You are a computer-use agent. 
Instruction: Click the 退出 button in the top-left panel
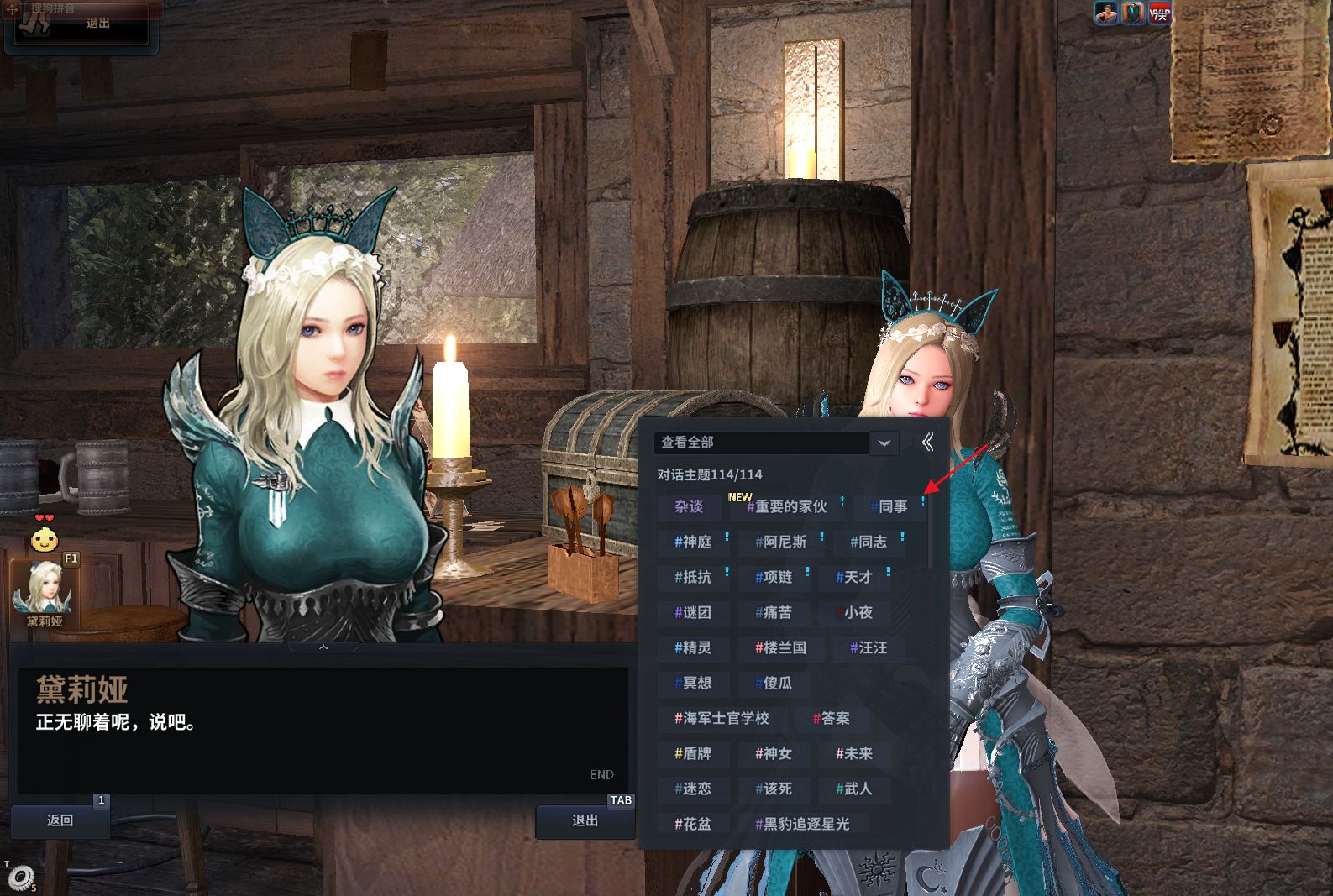click(97, 24)
